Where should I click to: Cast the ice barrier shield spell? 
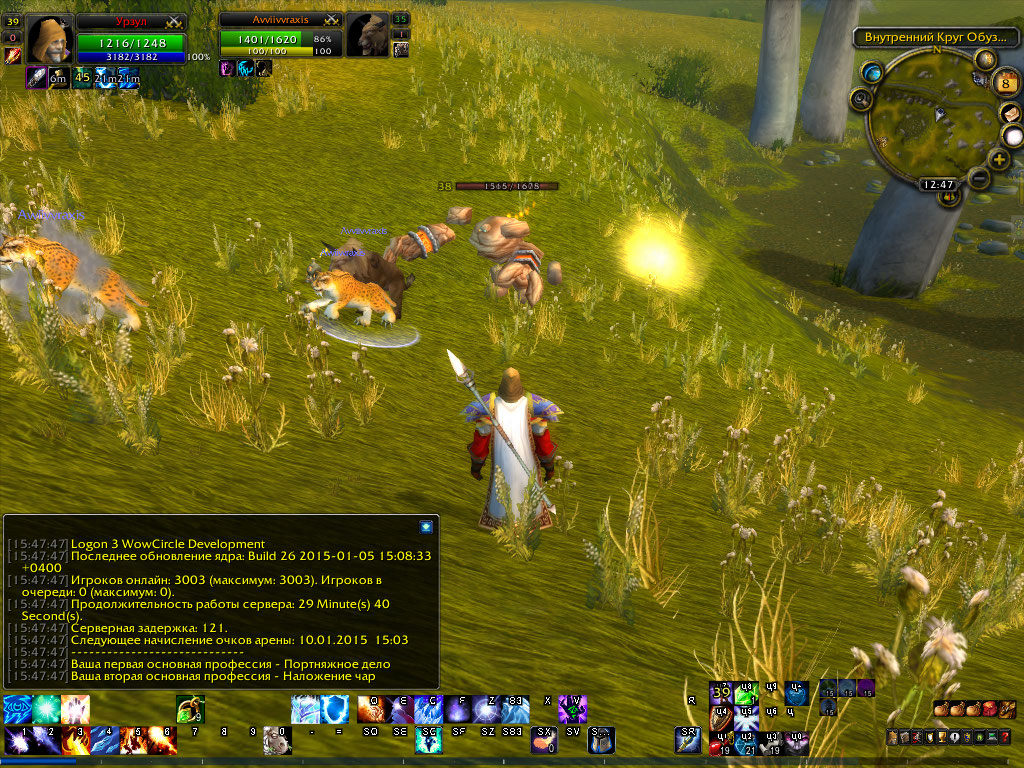pos(335,709)
